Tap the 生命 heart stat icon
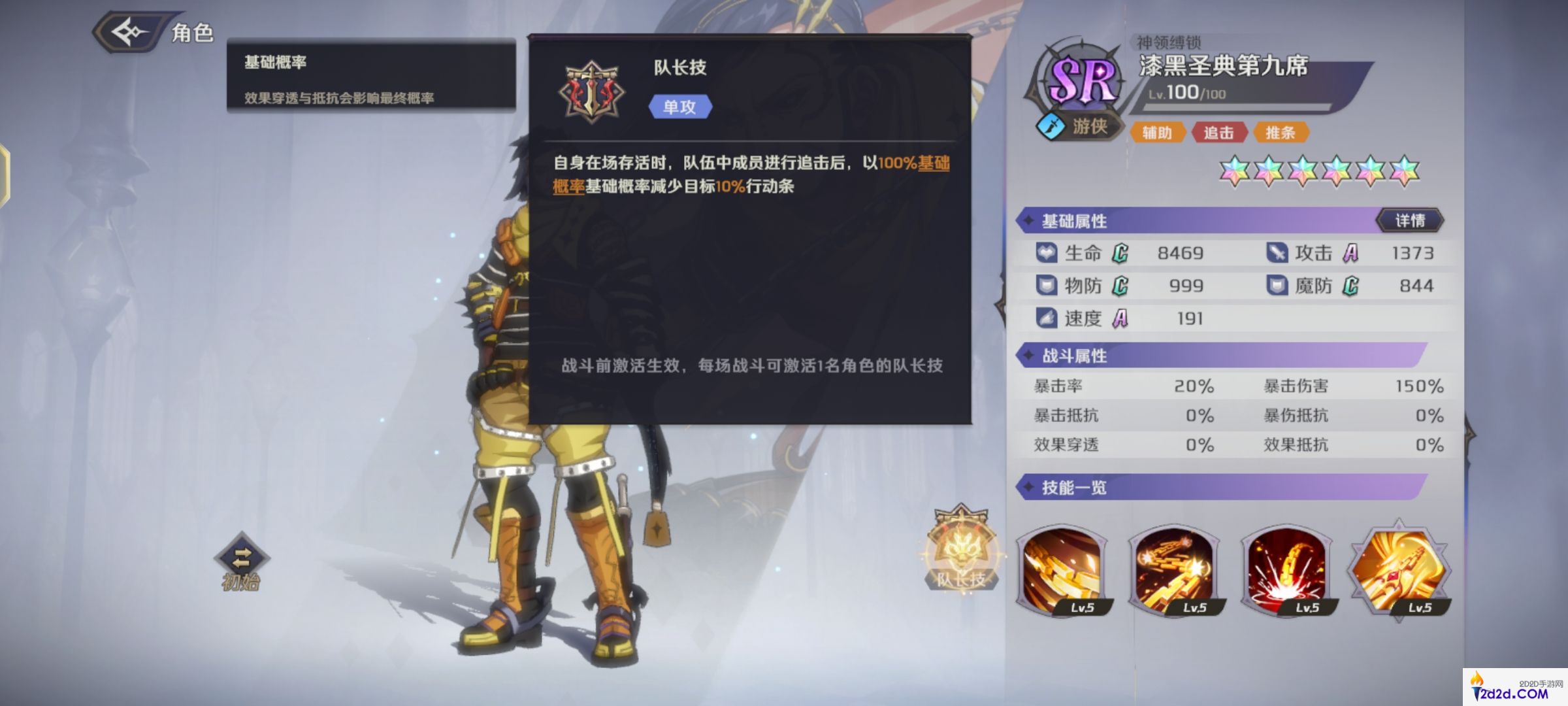Viewport: 1568px width, 706px height. pos(1045,253)
